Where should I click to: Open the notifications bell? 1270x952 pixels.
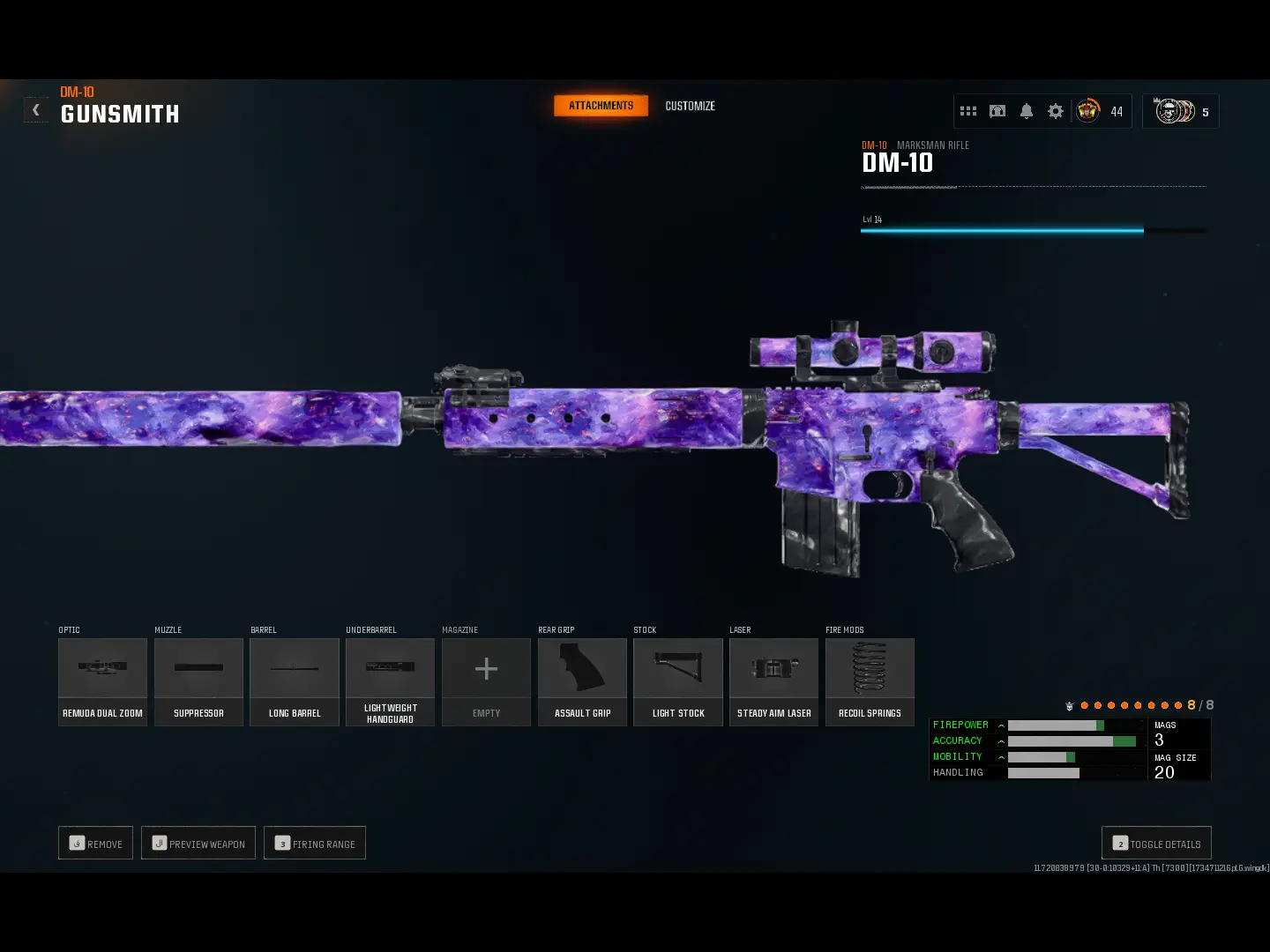[x=1027, y=111]
